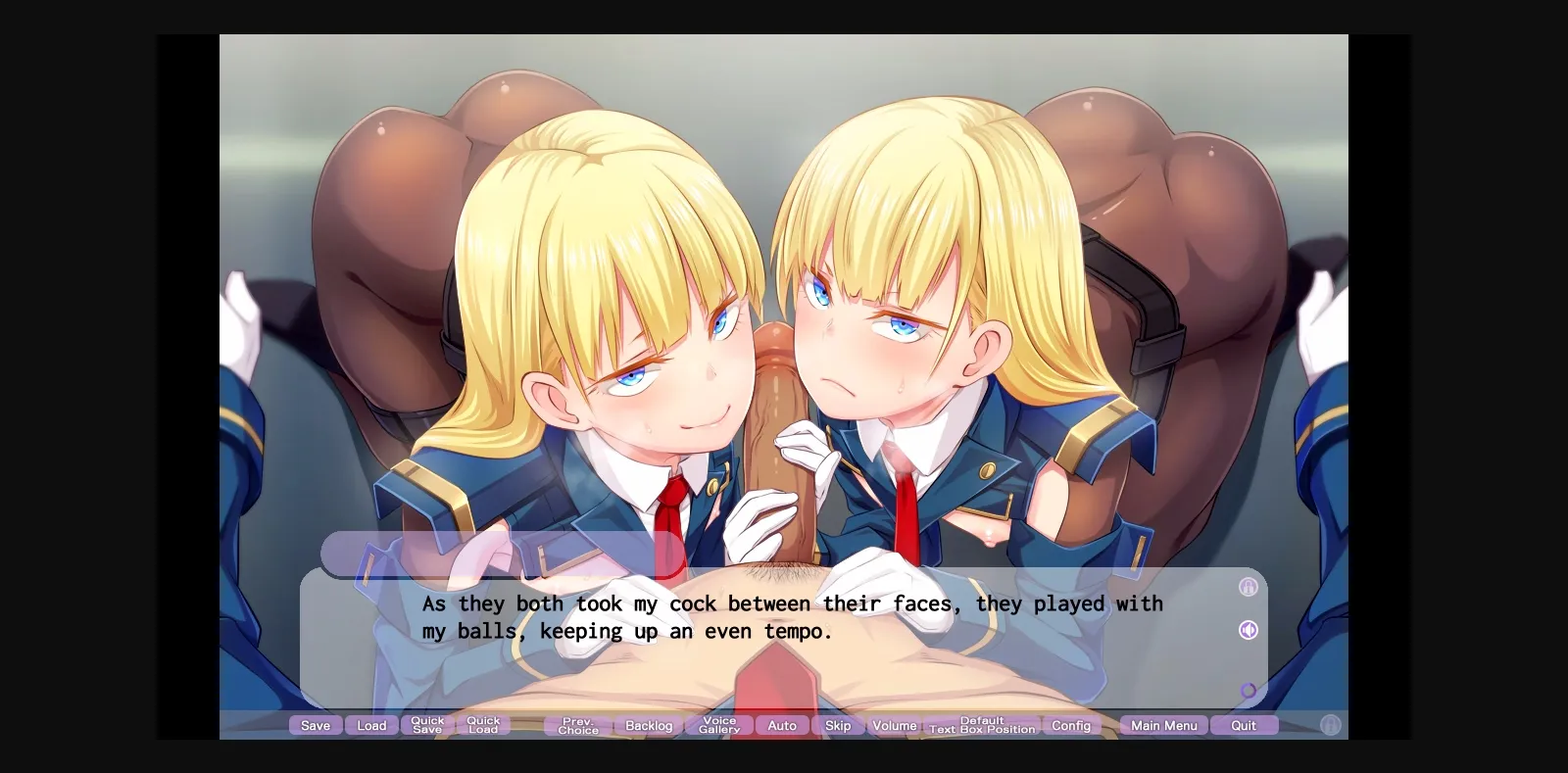Click the circular auto-play indicator icon
Screen dimensions: 1568x773
click(1248, 691)
